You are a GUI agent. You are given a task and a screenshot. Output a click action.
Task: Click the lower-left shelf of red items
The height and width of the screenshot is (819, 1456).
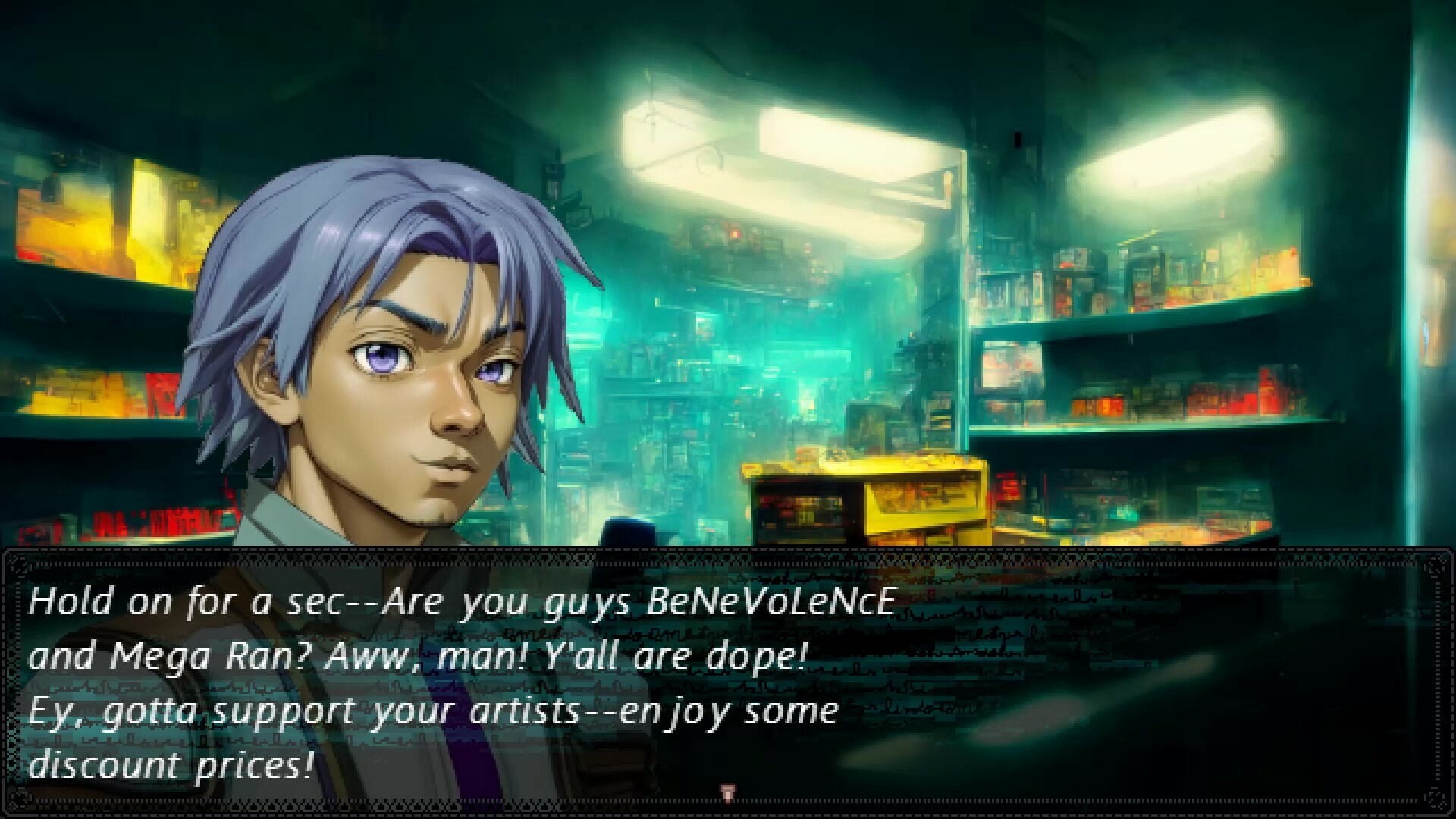[152, 523]
